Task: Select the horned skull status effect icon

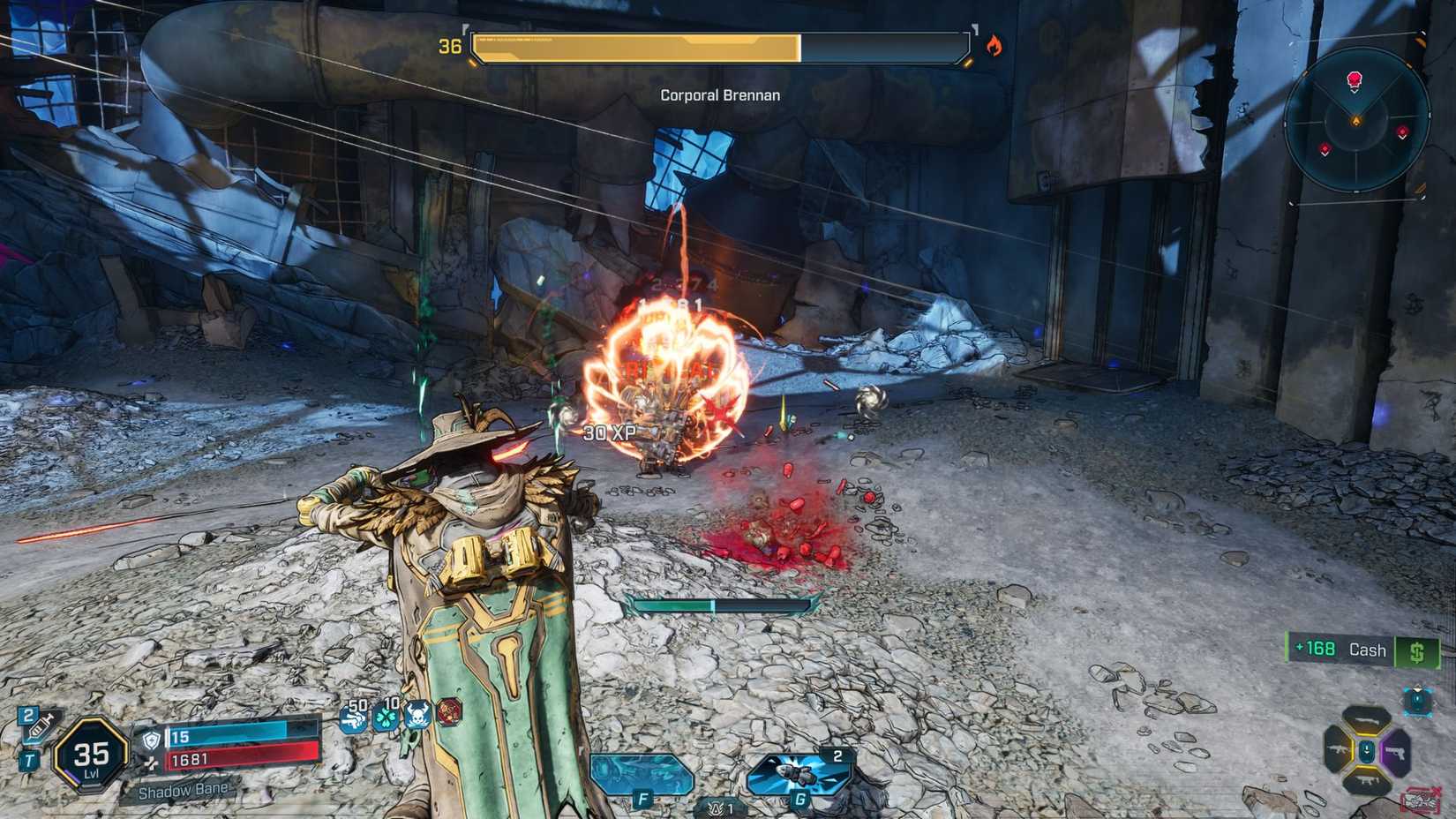Action: (417, 718)
